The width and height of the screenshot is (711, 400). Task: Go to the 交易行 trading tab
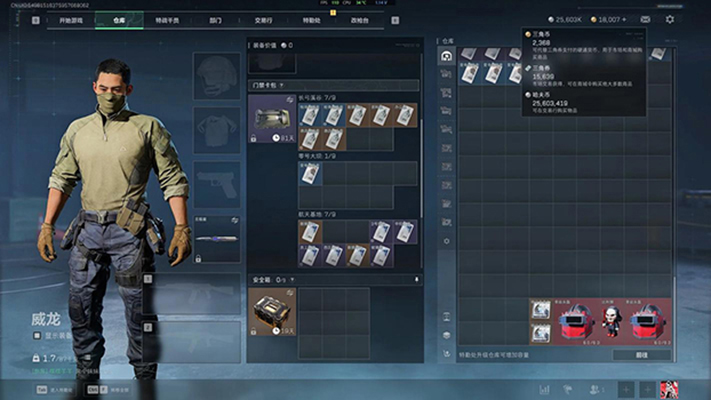tap(263, 19)
